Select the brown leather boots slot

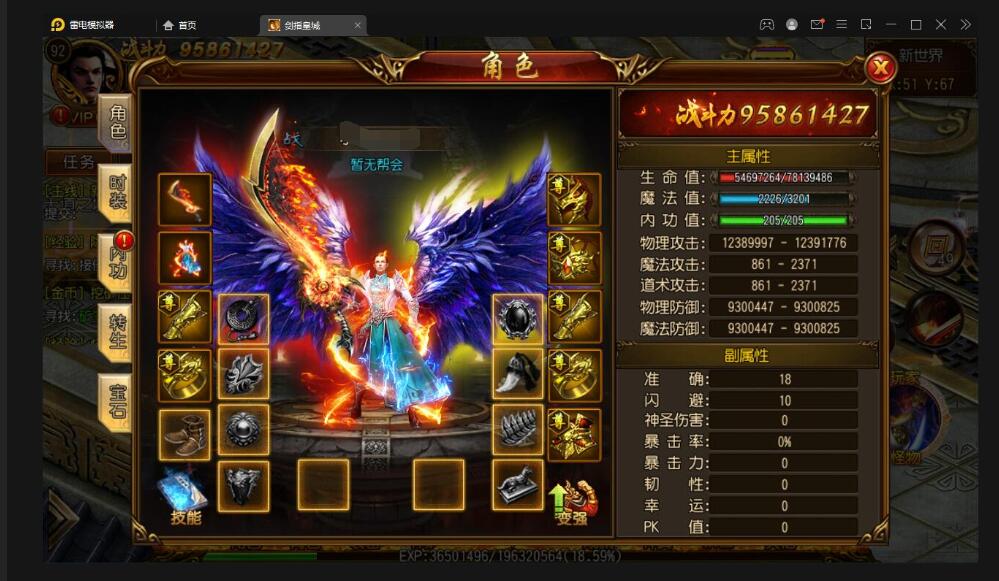click(185, 434)
